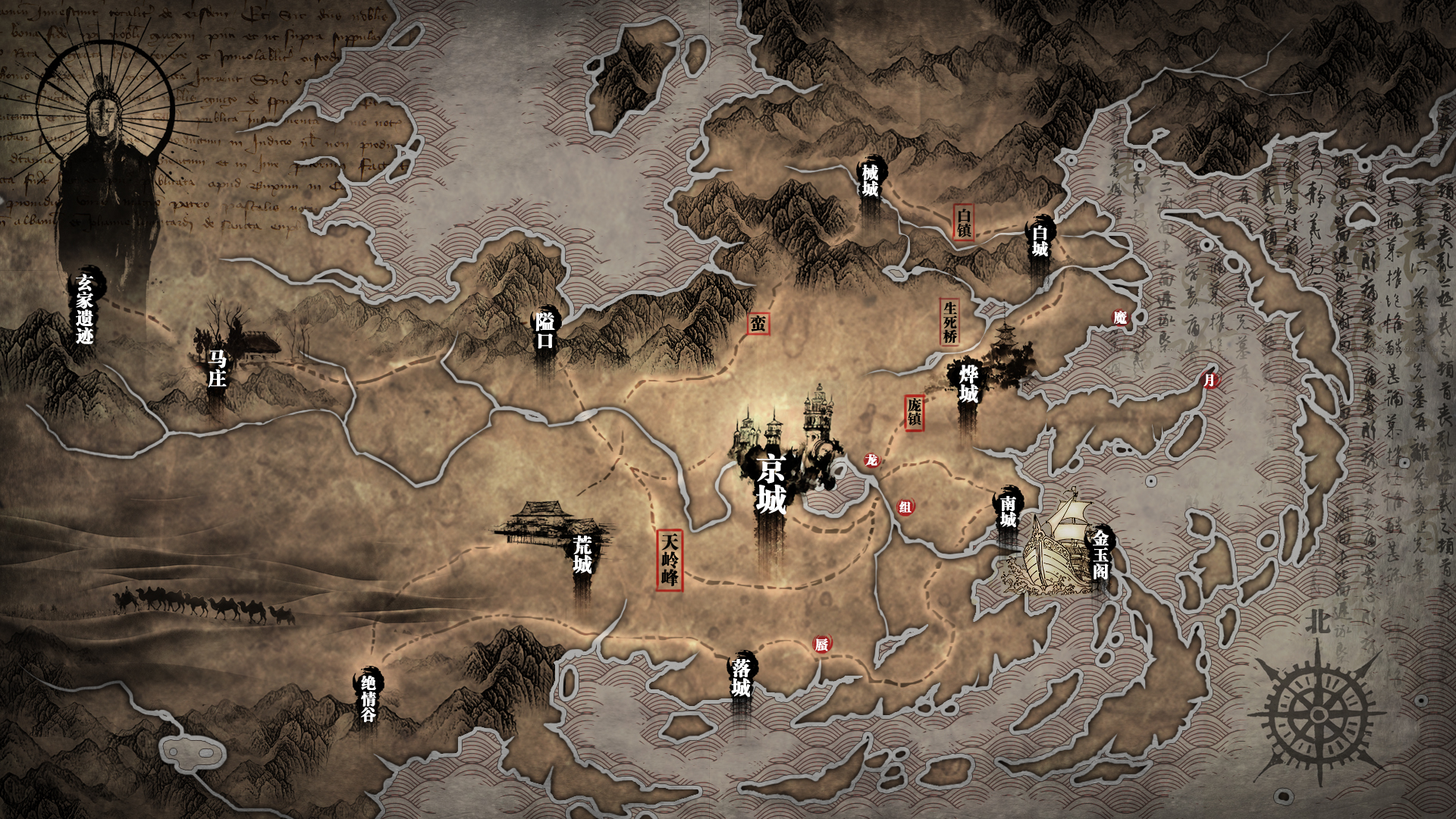
Task: Open the 金玉阁 ship location
Action: click(x=1100, y=555)
